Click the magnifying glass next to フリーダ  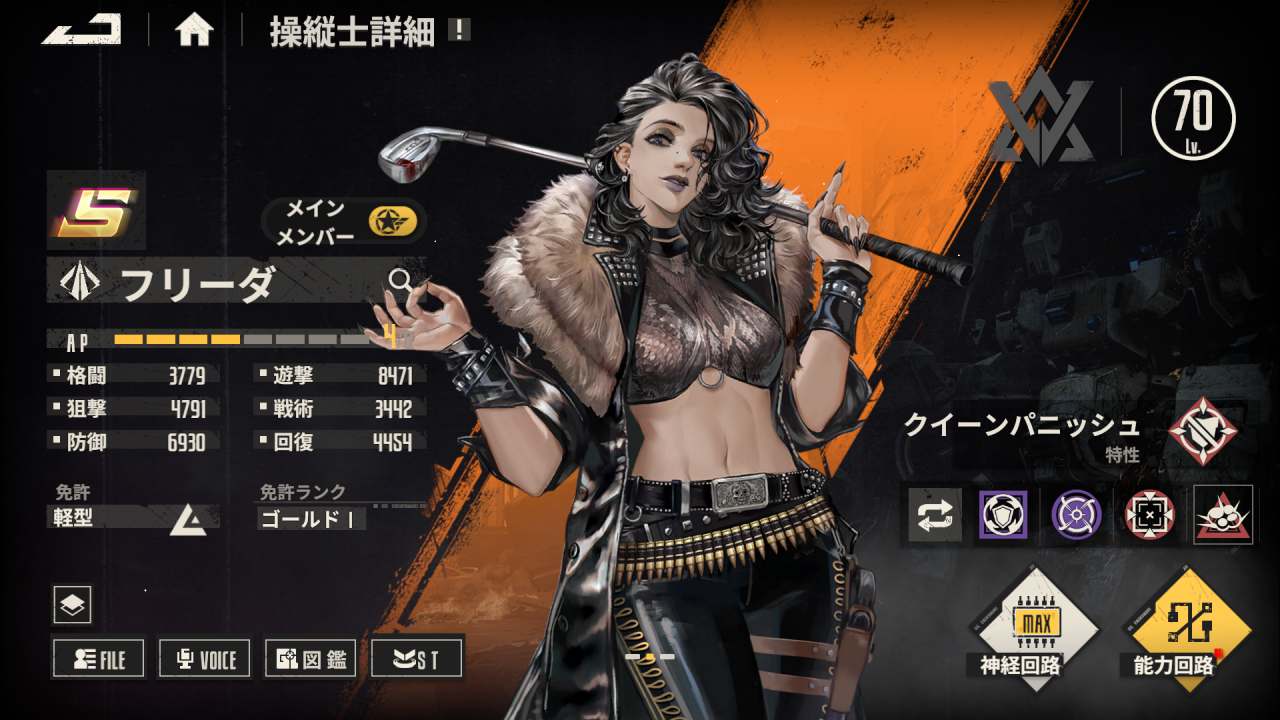[401, 280]
